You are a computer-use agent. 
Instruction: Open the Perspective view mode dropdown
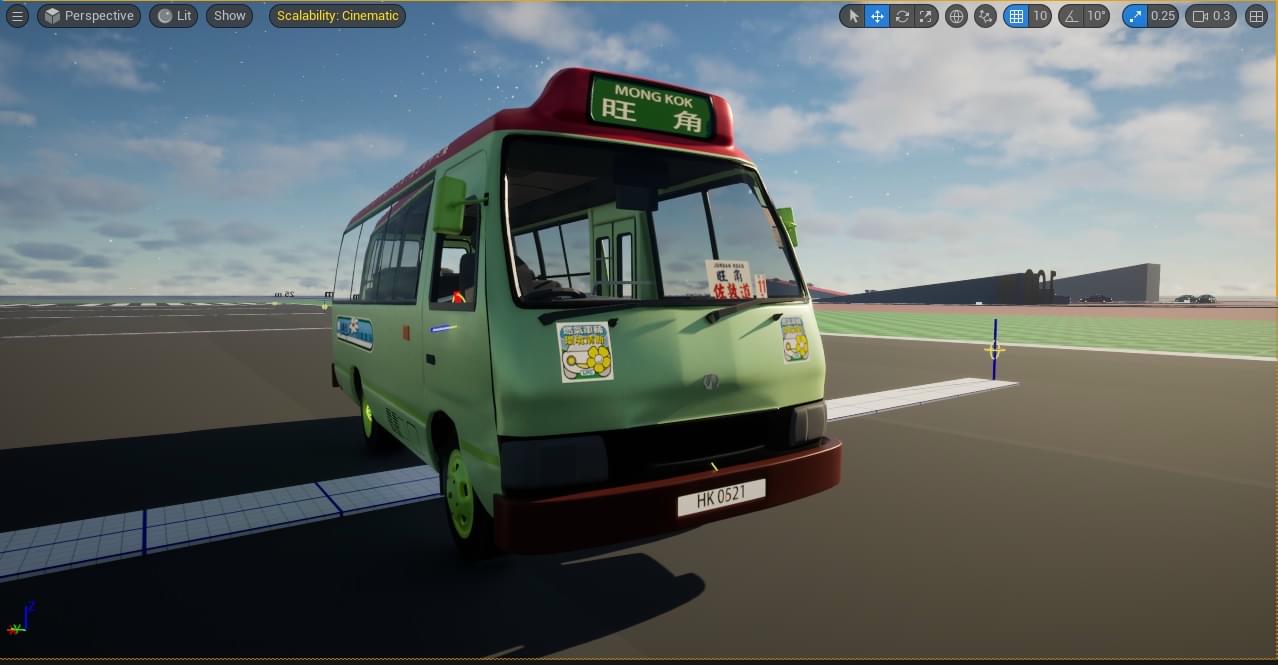pyautogui.click(x=88, y=16)
